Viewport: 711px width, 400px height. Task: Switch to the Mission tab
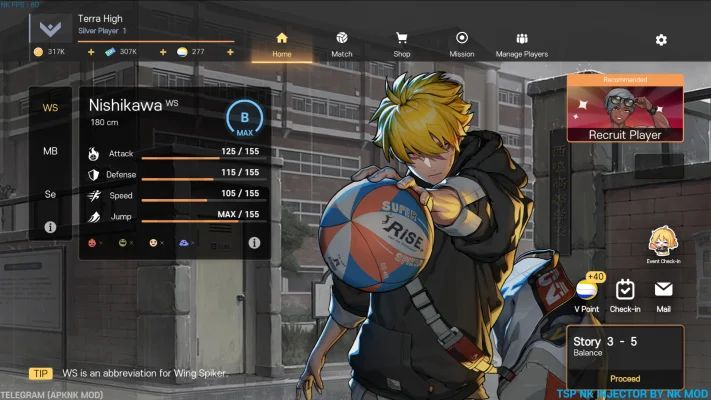[462, 44]
